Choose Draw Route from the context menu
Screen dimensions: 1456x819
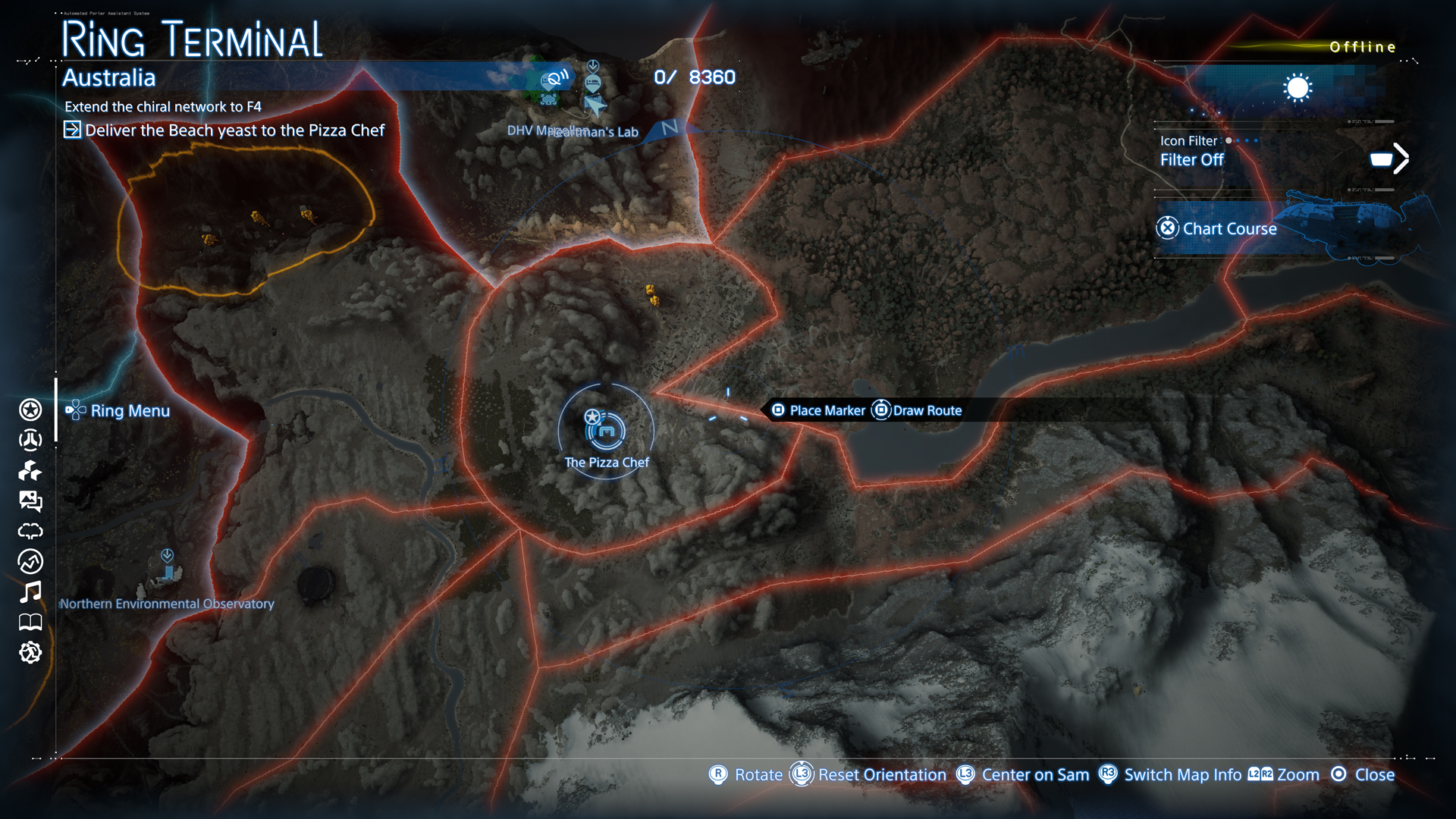coord(927,410)
